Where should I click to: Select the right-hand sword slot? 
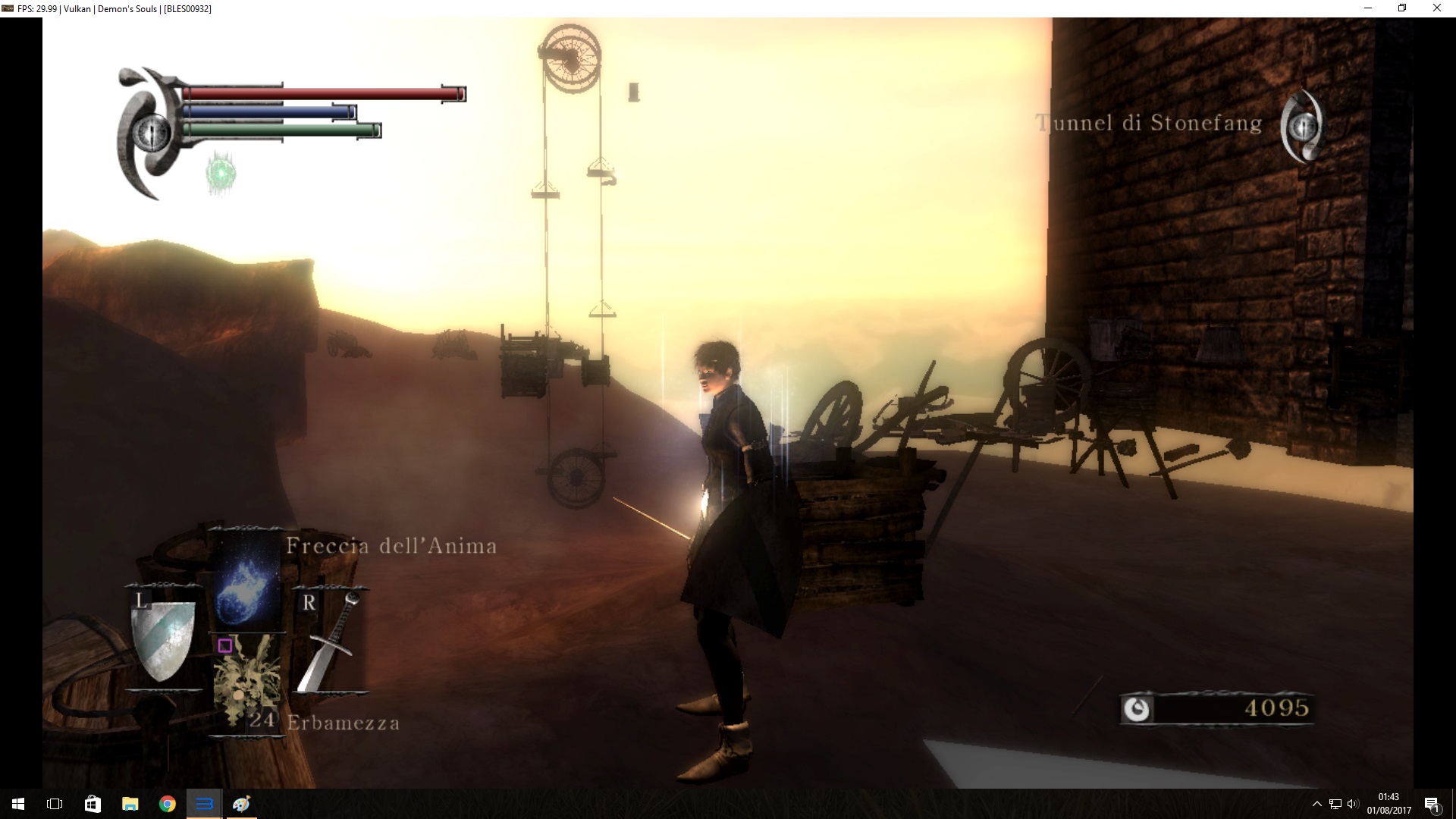[330, 642]
